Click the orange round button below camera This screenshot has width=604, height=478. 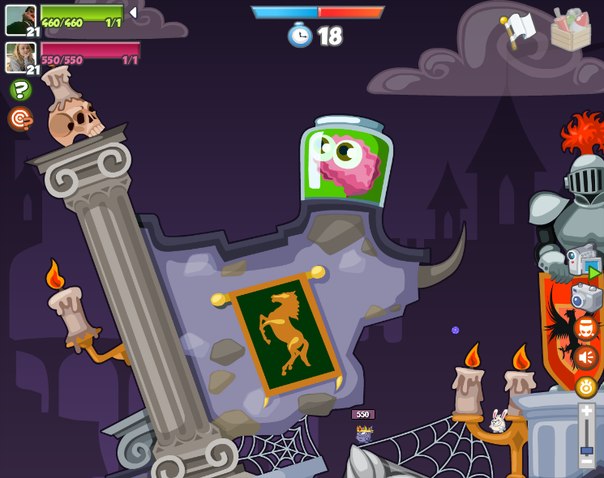click(x=586, y=327)
